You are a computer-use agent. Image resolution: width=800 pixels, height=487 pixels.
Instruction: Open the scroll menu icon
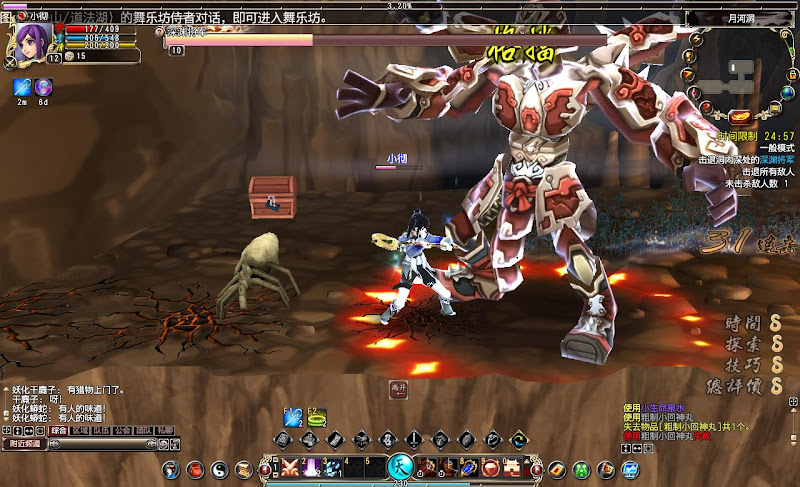242,469
